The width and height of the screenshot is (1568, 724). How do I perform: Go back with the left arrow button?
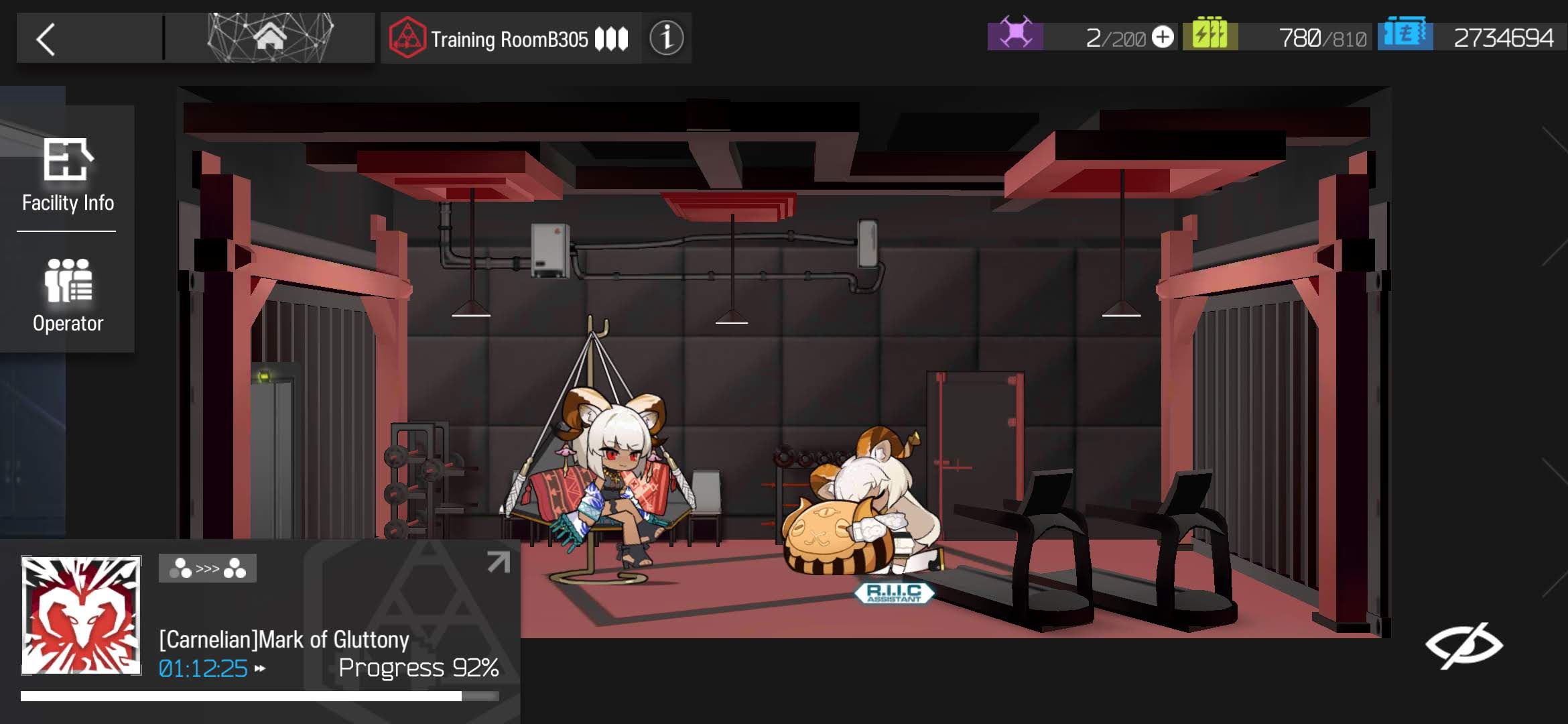[46, 39]
